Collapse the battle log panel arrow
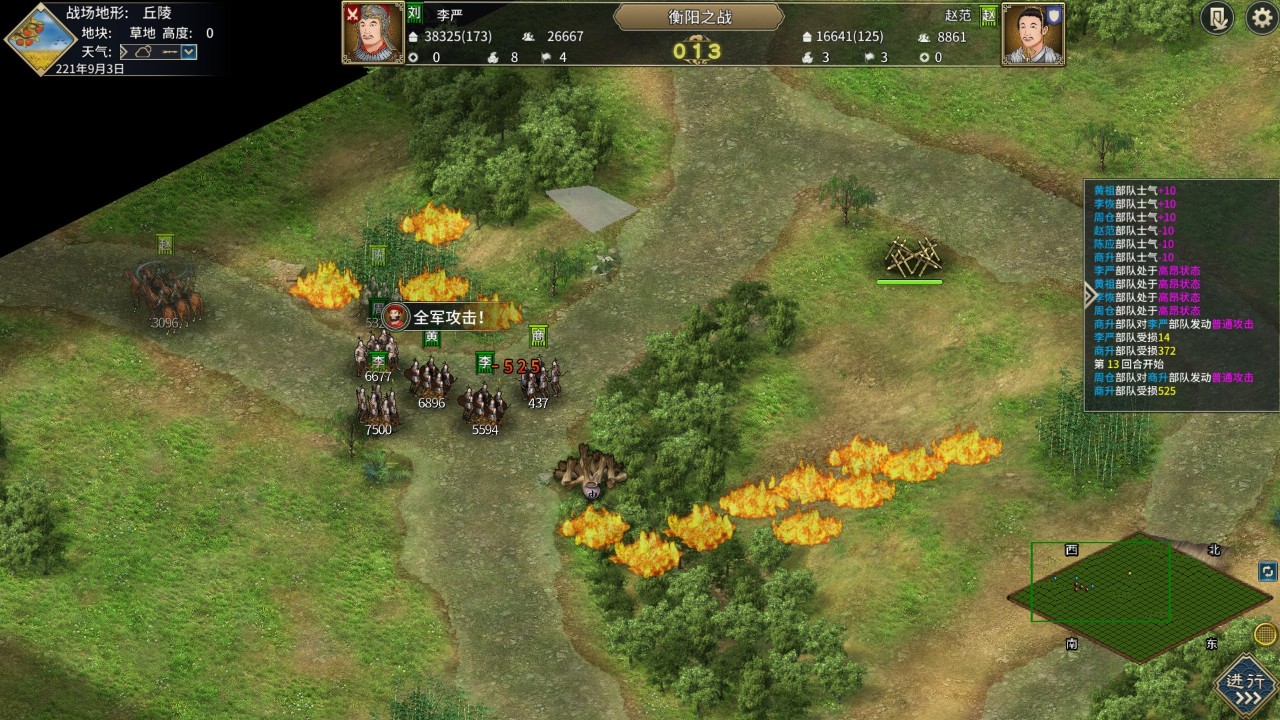The width and height of the screenshot is (1280, 720). coord(1090,294)
